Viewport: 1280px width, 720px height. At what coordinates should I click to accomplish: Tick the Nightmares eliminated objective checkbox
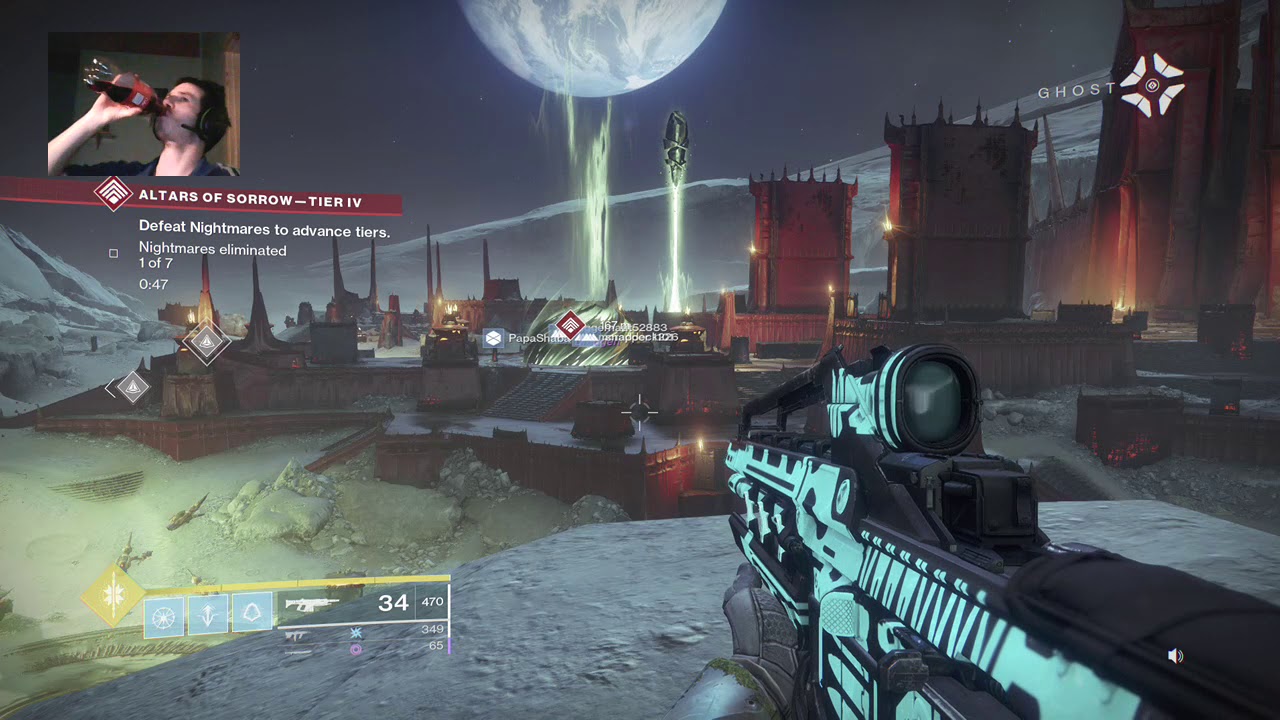[x=114, y=254]
